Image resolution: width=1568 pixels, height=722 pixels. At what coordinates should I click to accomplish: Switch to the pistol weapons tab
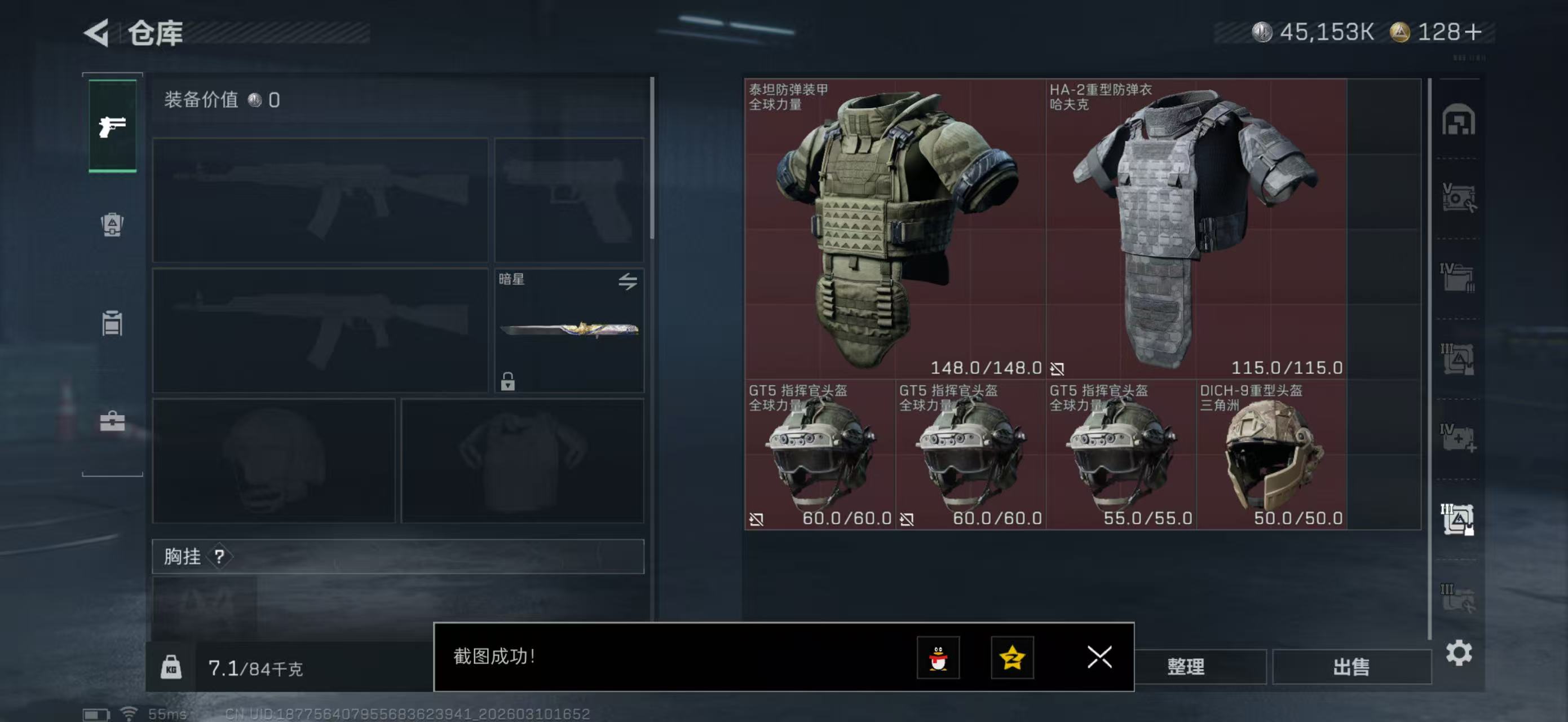point(113,126)
